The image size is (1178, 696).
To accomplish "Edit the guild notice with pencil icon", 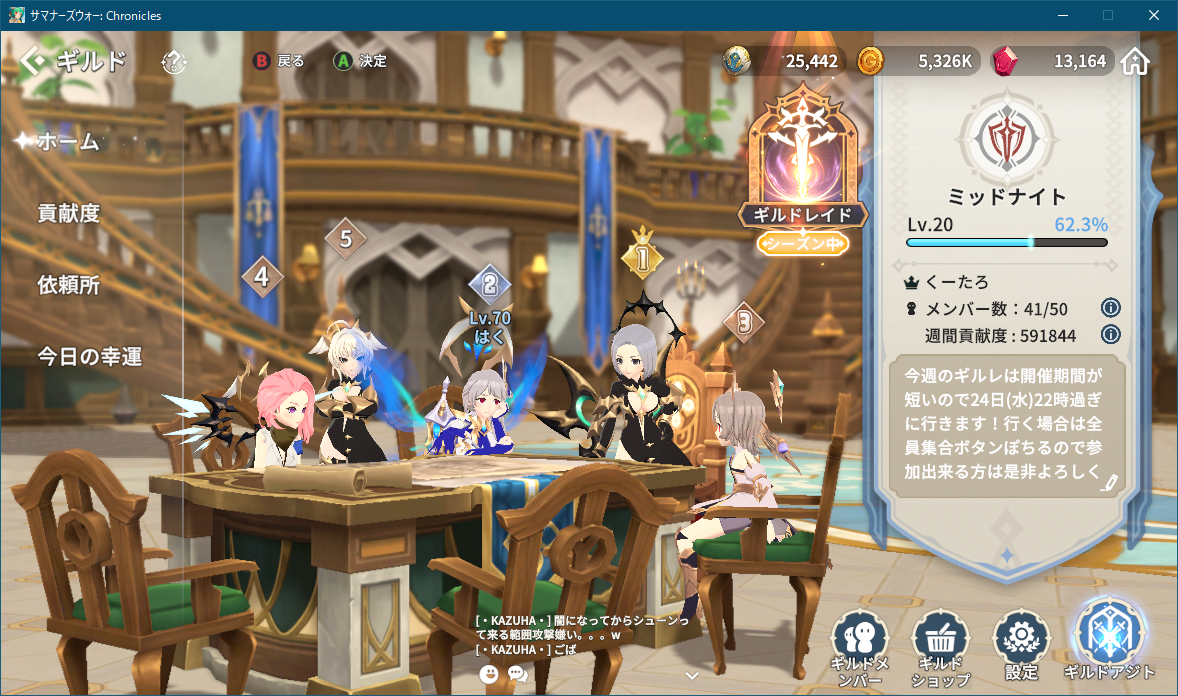I will (1108, 483).
